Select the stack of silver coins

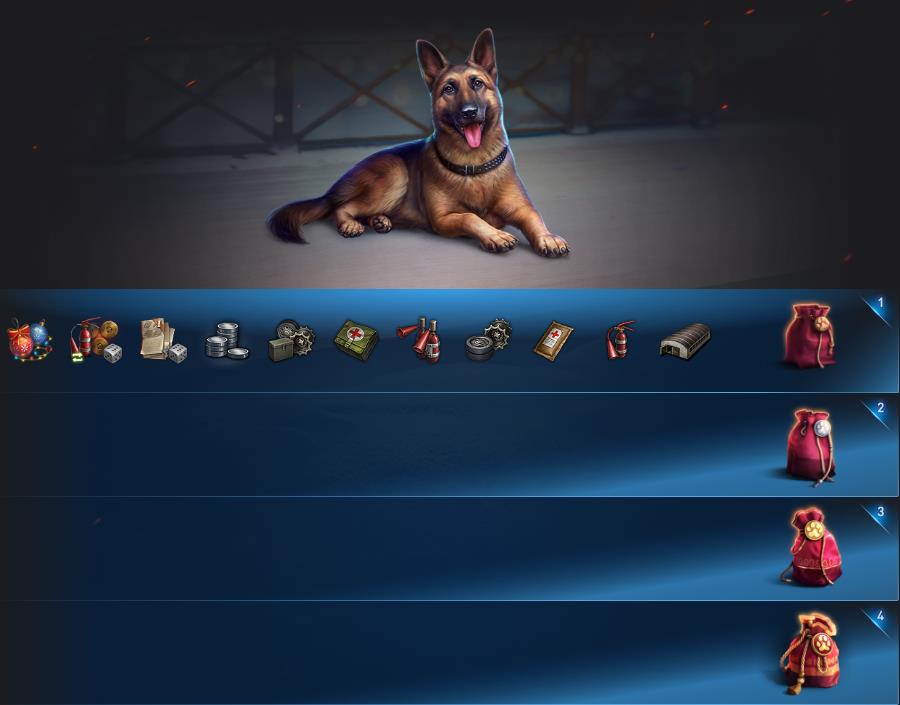point(227,341)
